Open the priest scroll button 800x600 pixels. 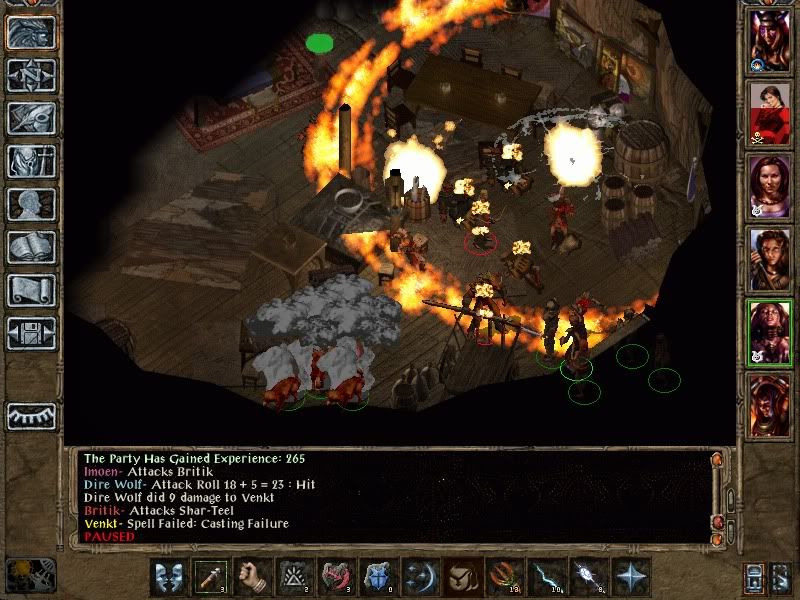click(x=31, y=290)
